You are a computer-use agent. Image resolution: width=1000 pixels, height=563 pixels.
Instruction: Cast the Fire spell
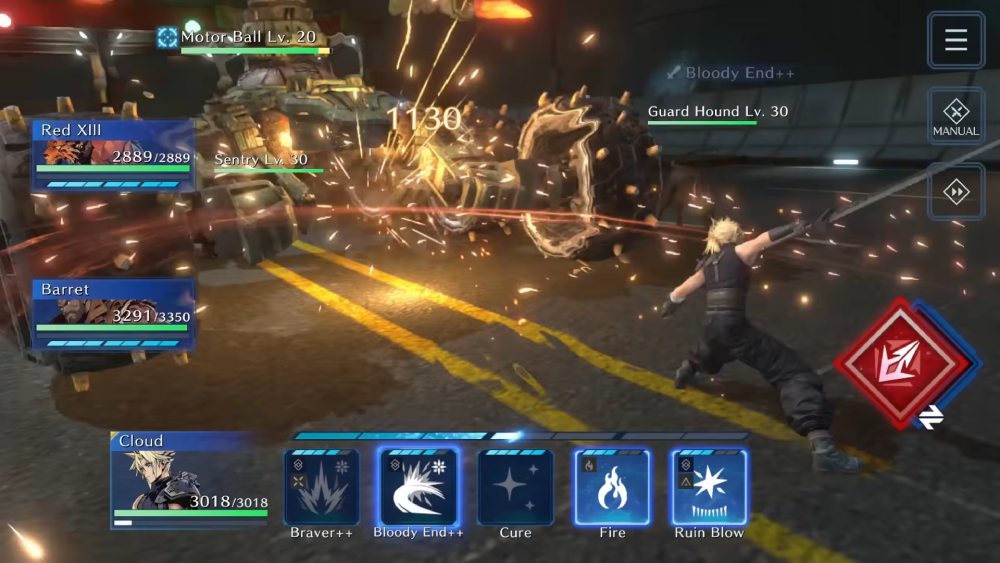click(x=612, y=488)
